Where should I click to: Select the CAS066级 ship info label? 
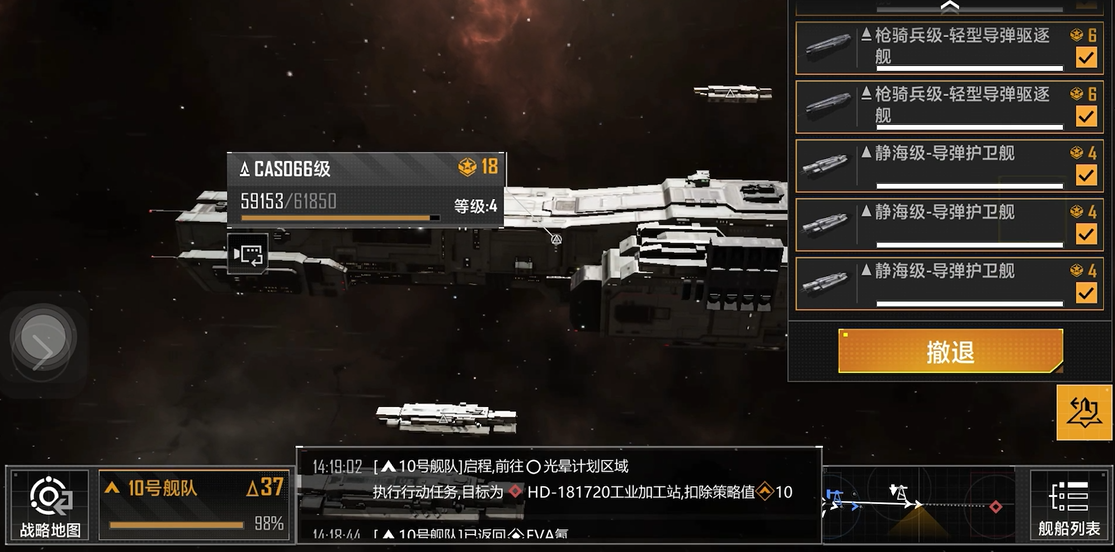(x=366, y=189)
